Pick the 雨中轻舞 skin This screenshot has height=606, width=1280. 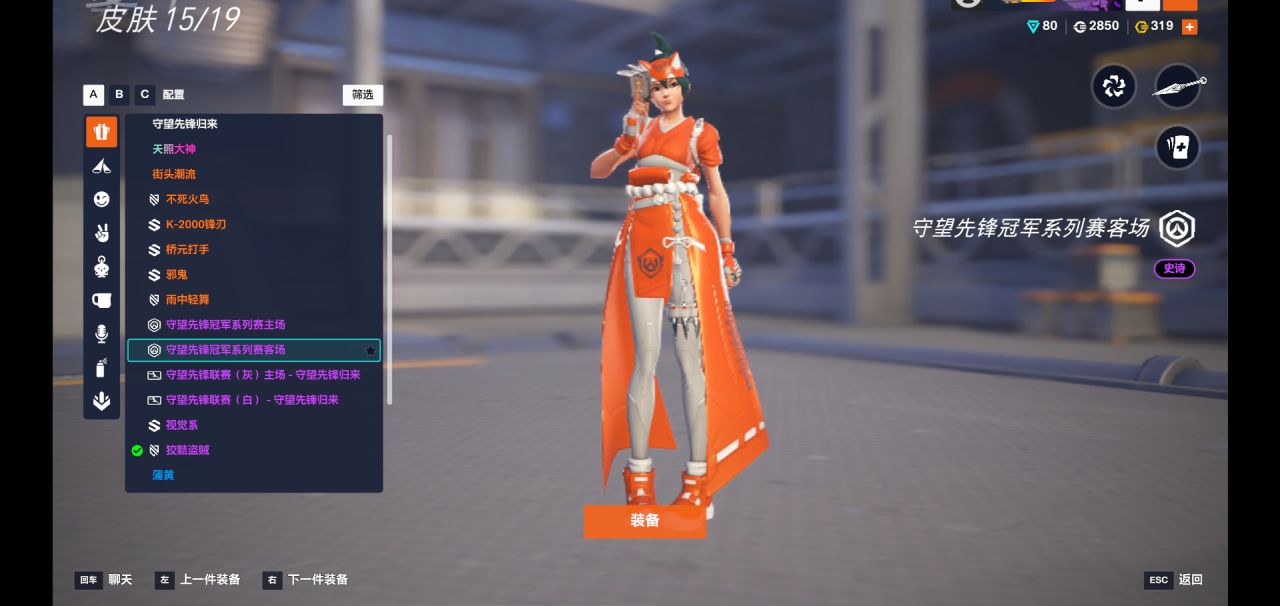pos(187,299)
